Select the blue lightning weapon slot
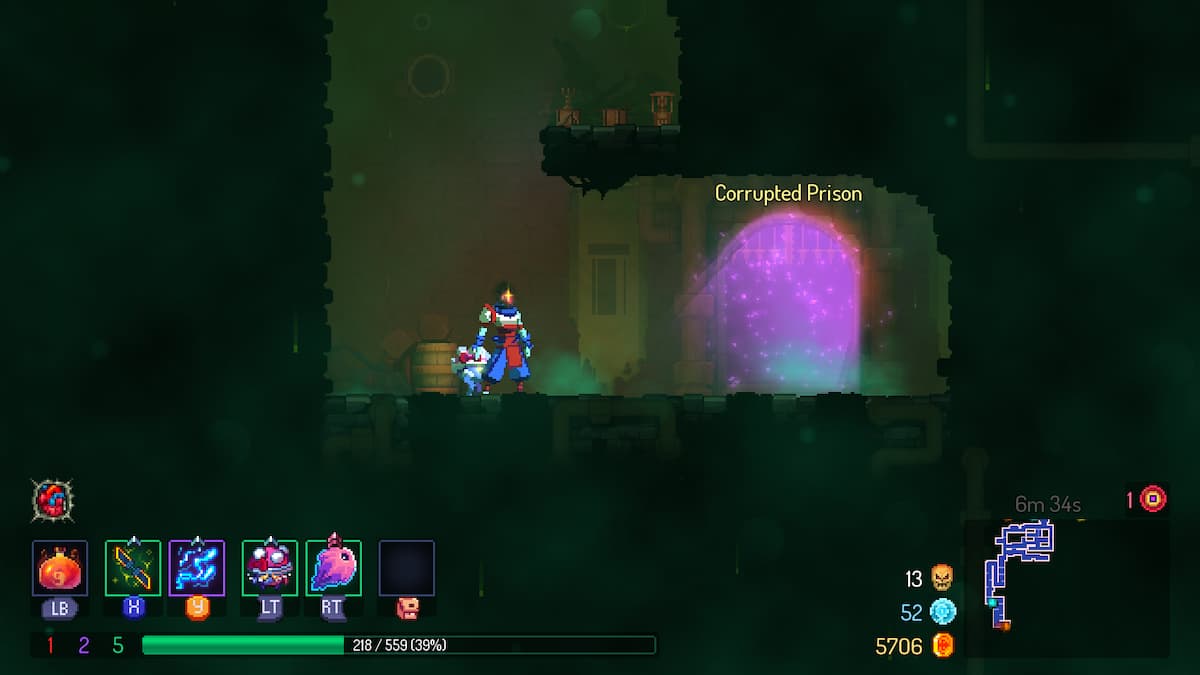The width and height of the screenshot is (1200, 675). tap(197, 568)
